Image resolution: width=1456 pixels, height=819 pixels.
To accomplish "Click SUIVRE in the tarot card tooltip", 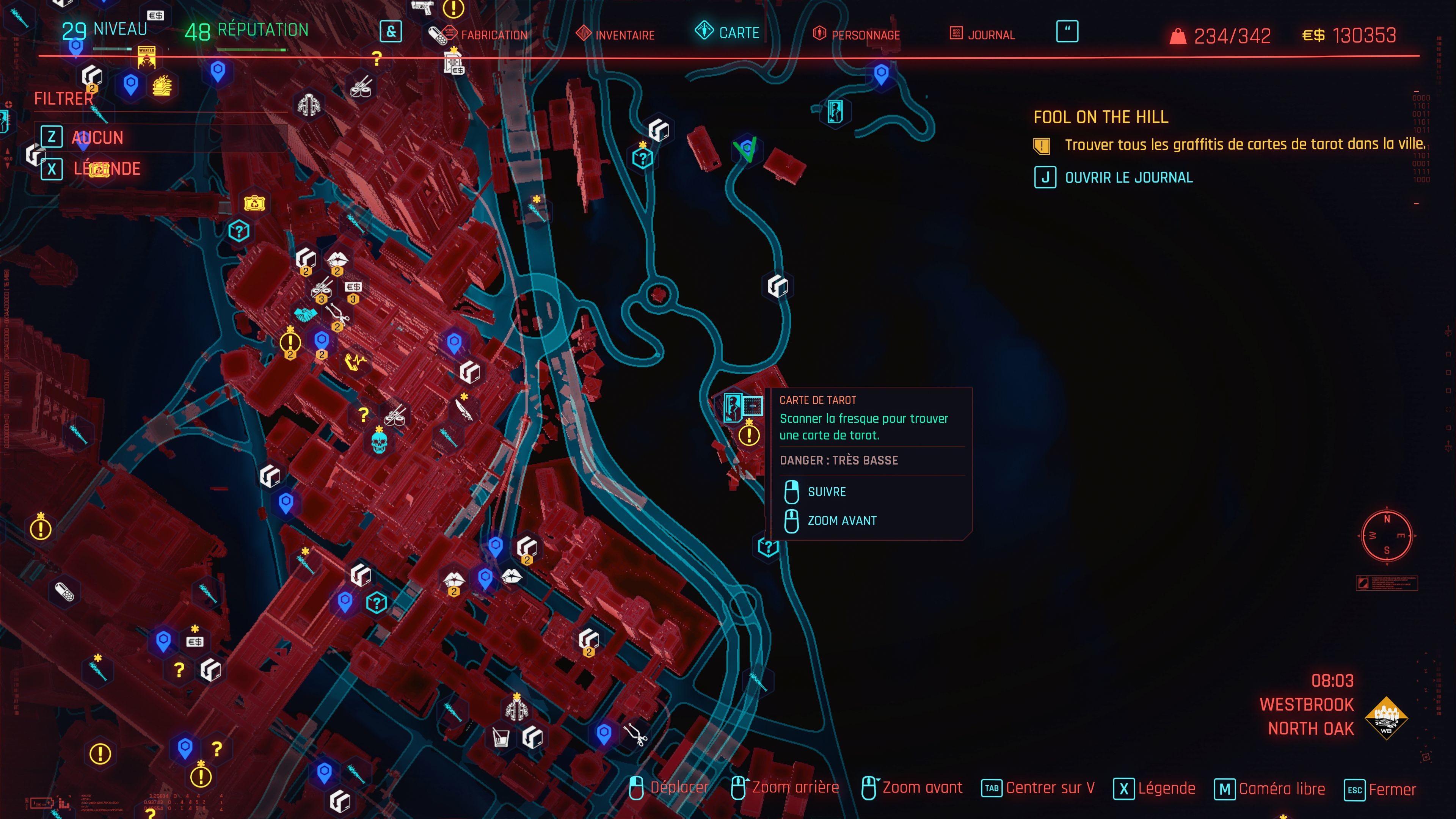I will pyautogui.click(x=826, y=491).
